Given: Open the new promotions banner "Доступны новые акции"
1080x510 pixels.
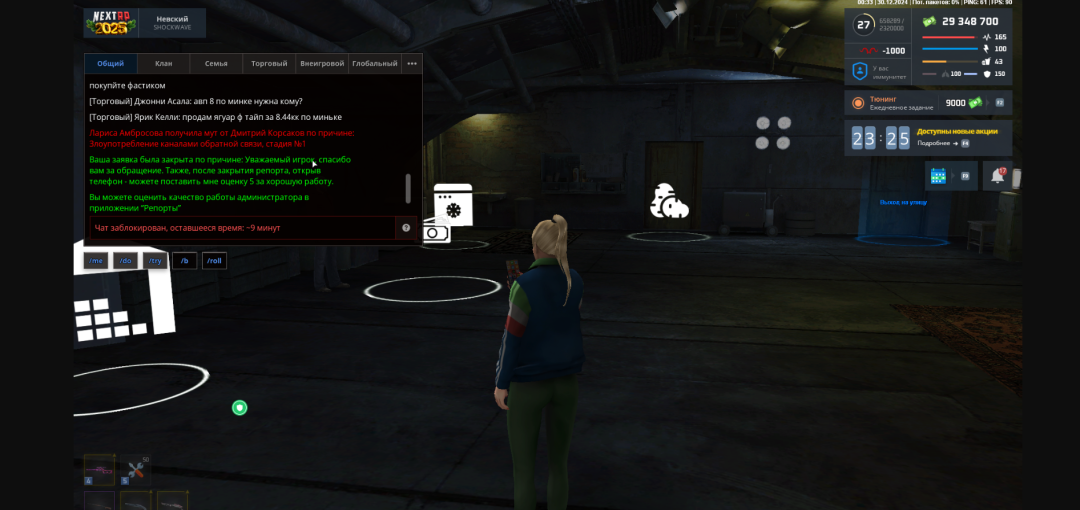Looking at the screenshot, I should coord(957,137).
